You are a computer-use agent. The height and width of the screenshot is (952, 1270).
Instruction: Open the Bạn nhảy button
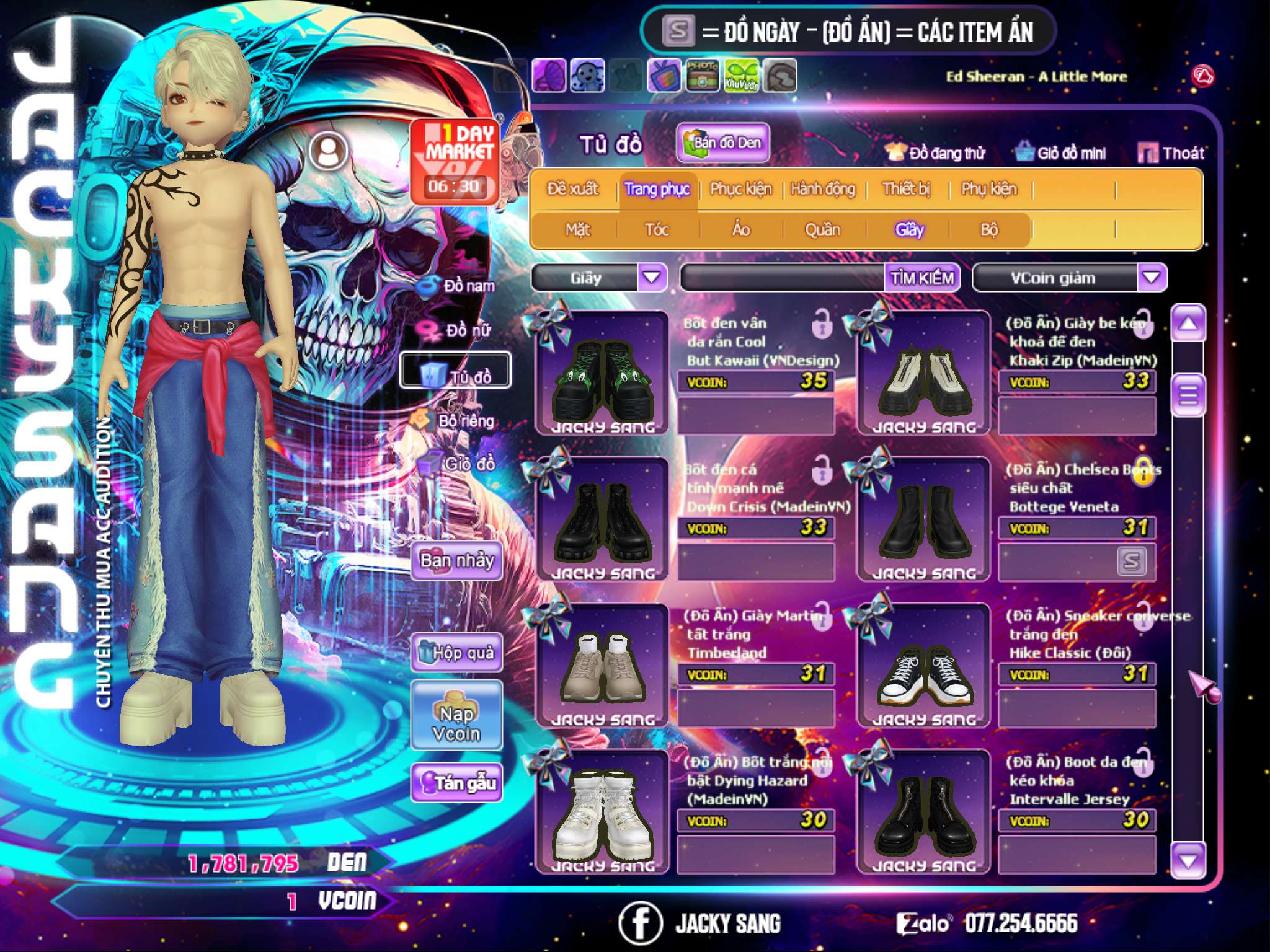point(456,561)
